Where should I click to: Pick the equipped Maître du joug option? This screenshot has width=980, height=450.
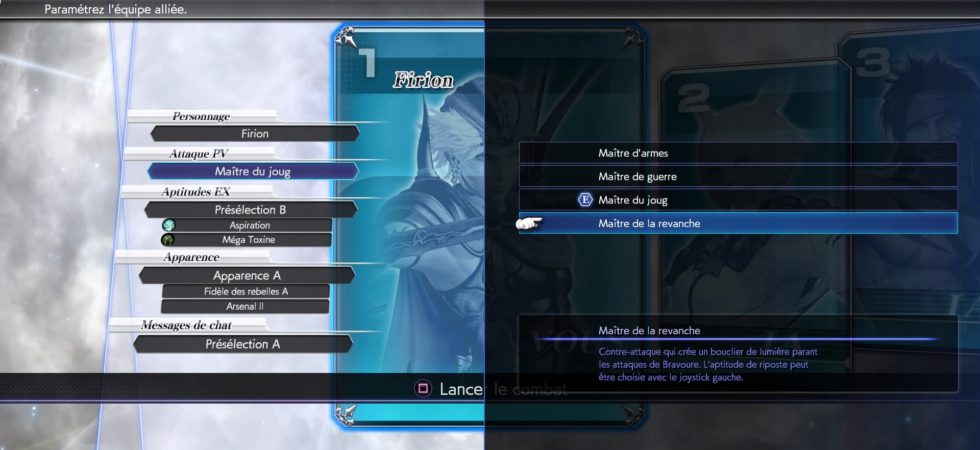pos(738,200)
